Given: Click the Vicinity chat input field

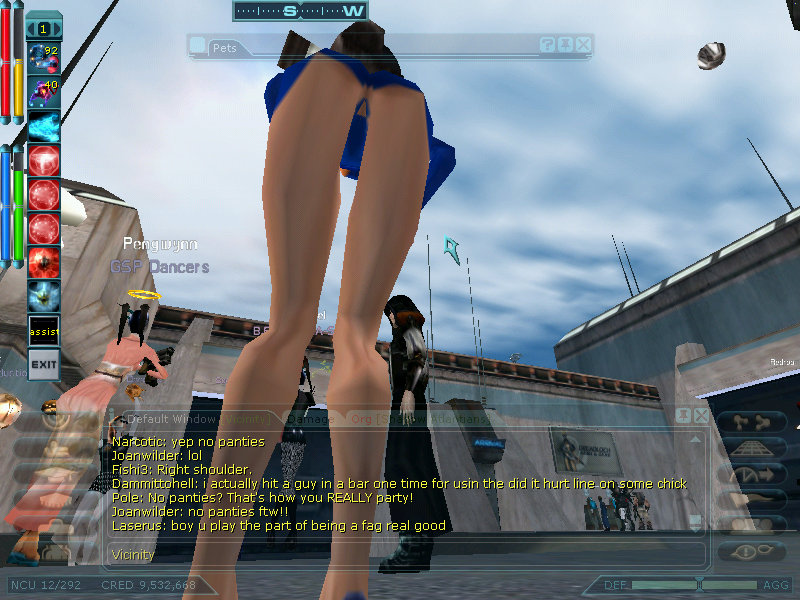Looking at the screenshot, I should tap(400, 553).
